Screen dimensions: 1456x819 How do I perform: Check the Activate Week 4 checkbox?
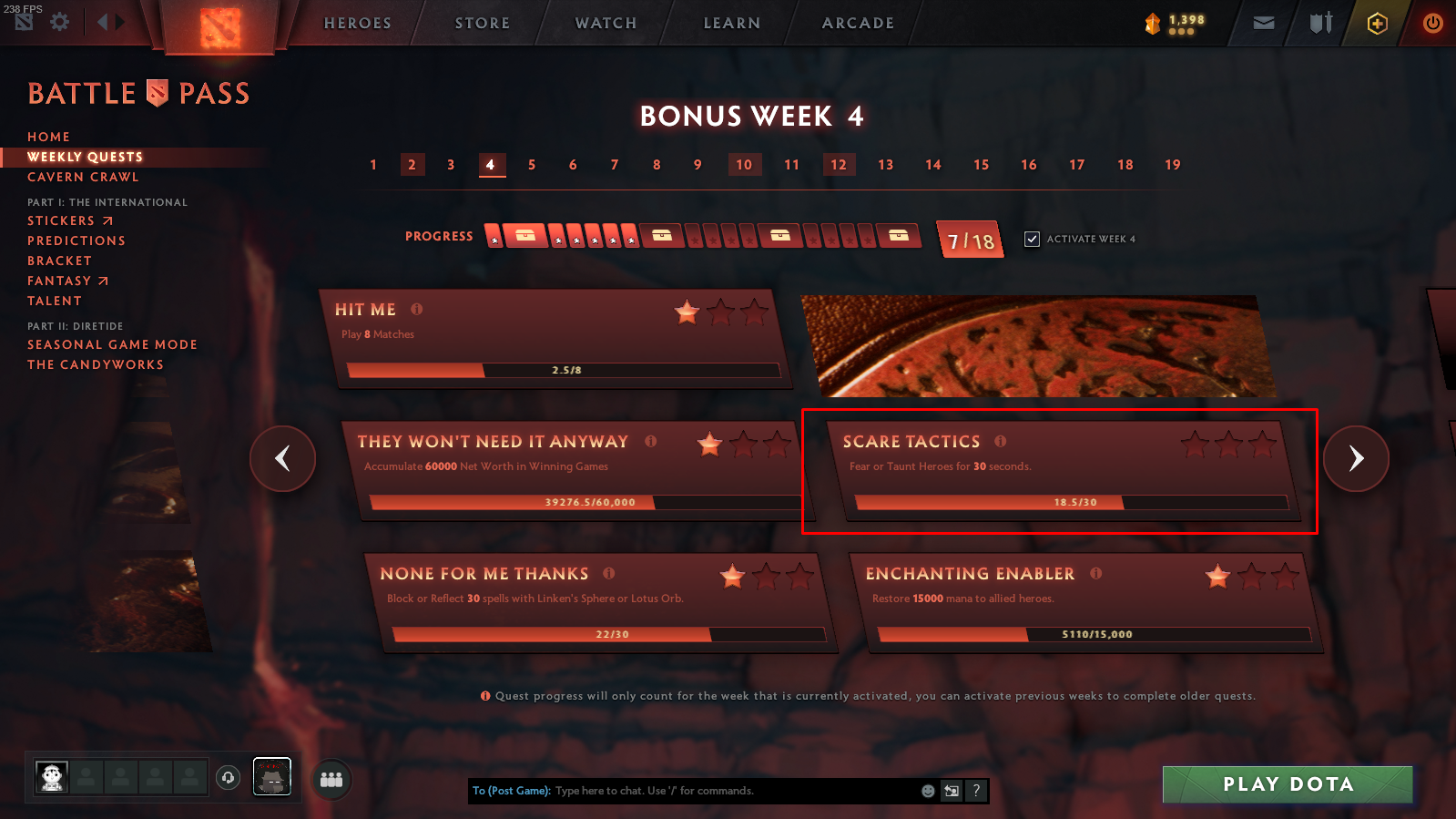click(x=1033, y=239)
